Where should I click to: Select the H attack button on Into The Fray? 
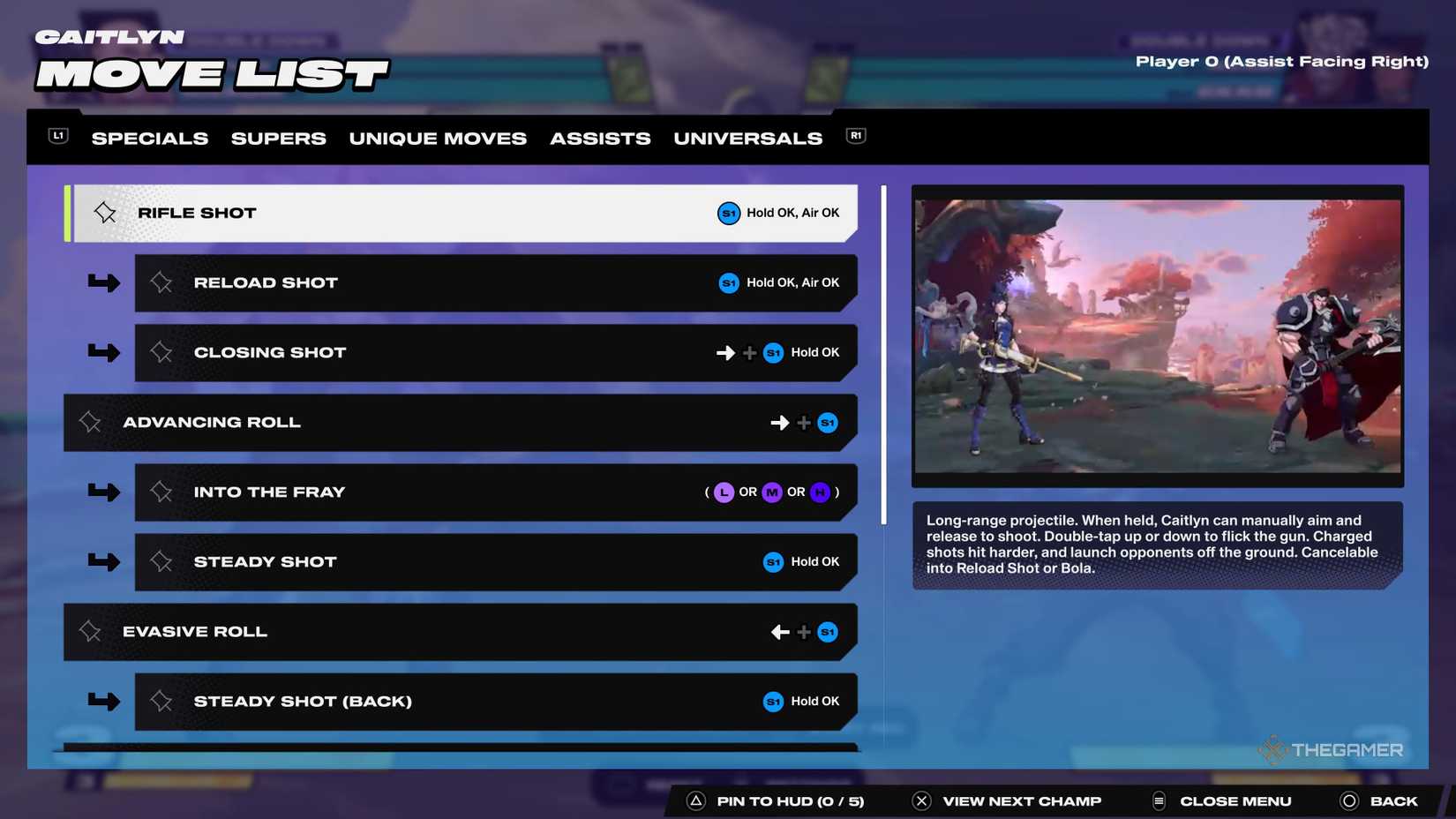point(820,492)
